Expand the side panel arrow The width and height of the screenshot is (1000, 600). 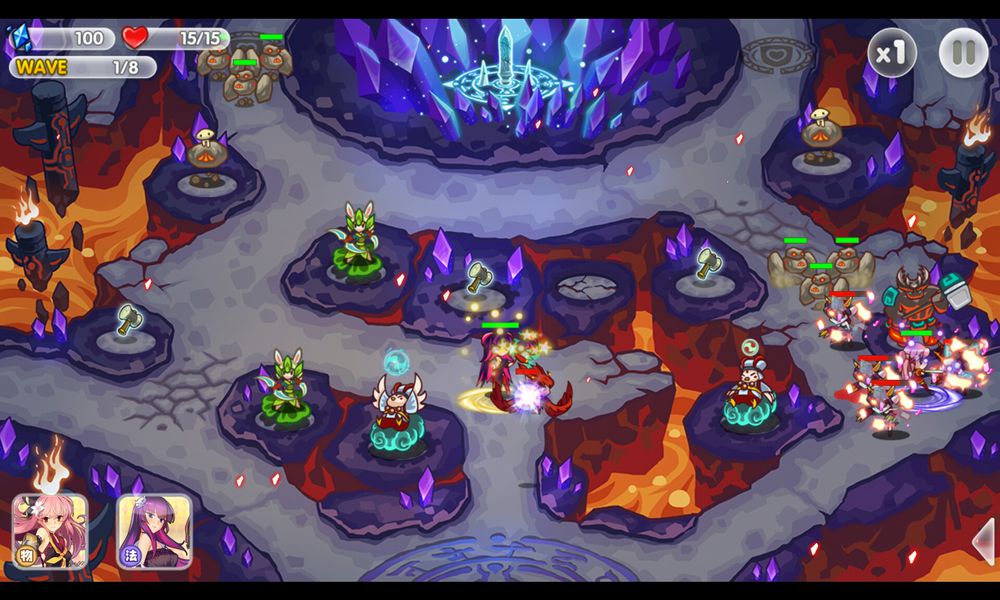pos(984,541)
